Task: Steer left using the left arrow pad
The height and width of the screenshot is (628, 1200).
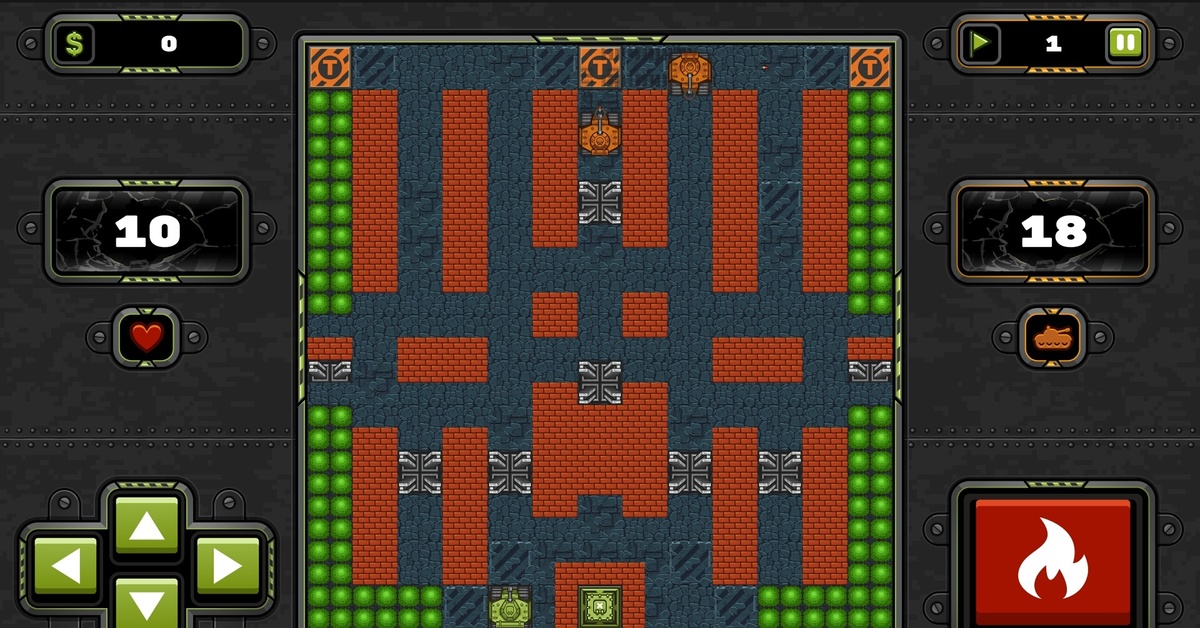Action: pyautogui.click(x=66, y=567)
